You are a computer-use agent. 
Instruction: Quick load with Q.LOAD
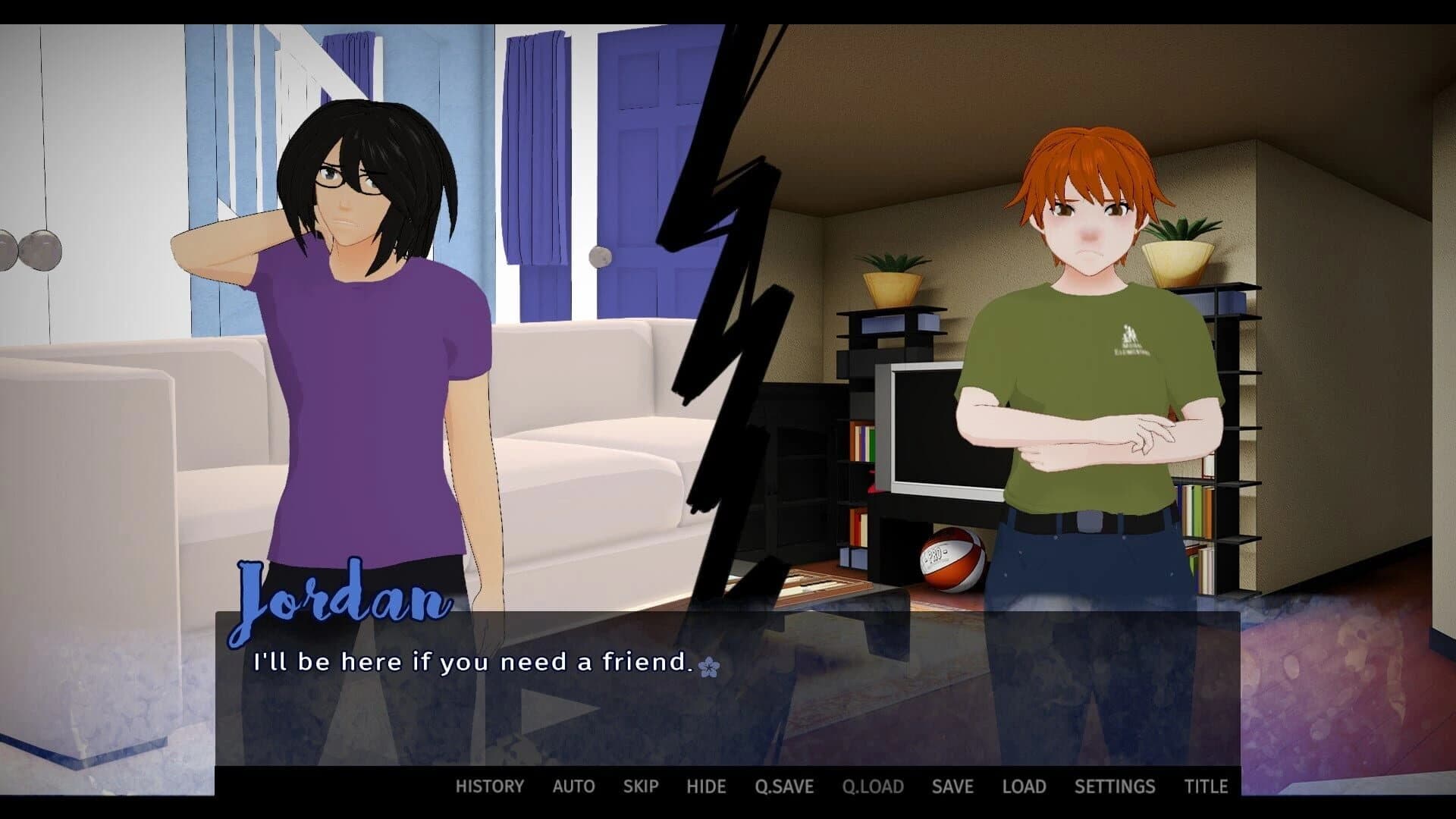[x=873, y=786]
